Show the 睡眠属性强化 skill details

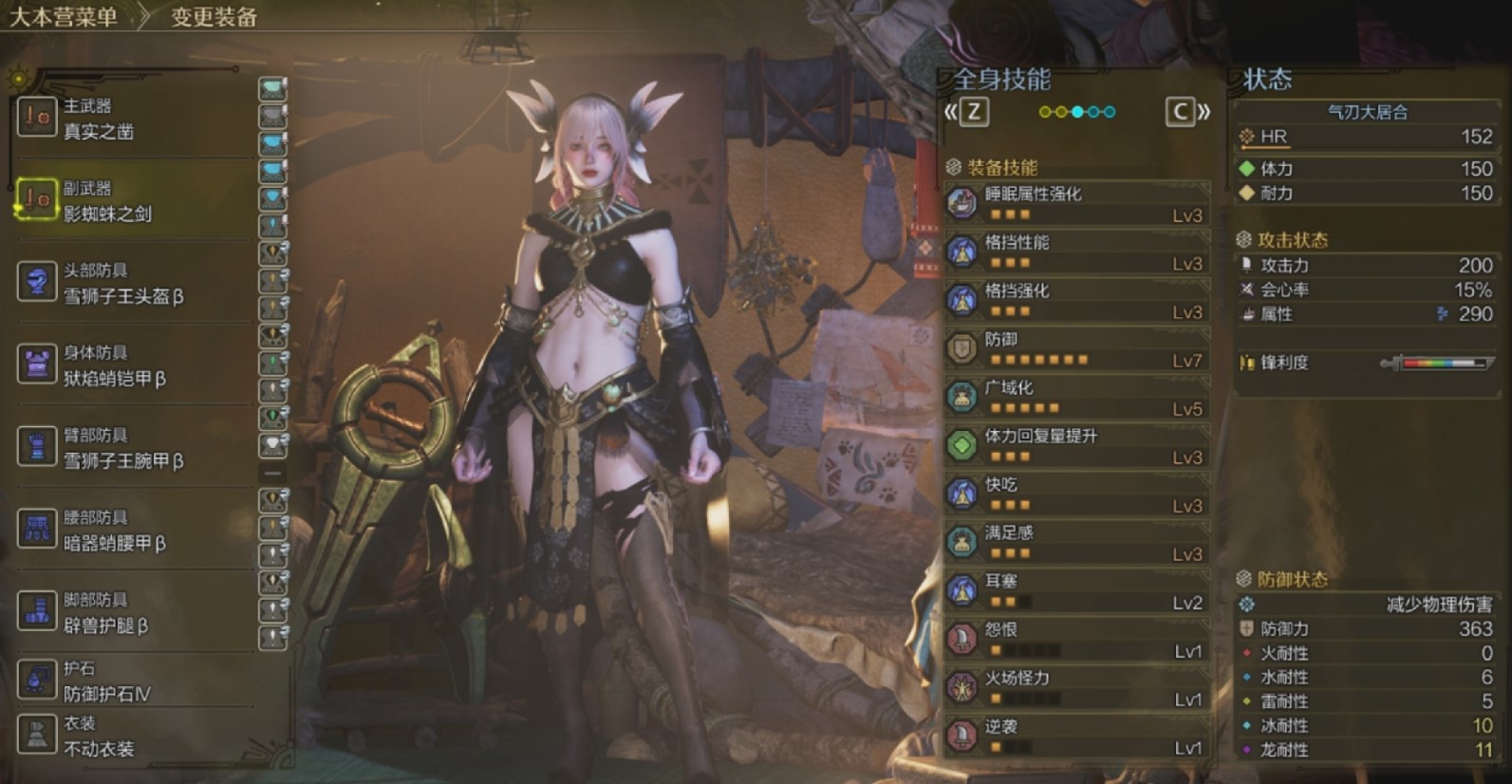[1077, 203]
